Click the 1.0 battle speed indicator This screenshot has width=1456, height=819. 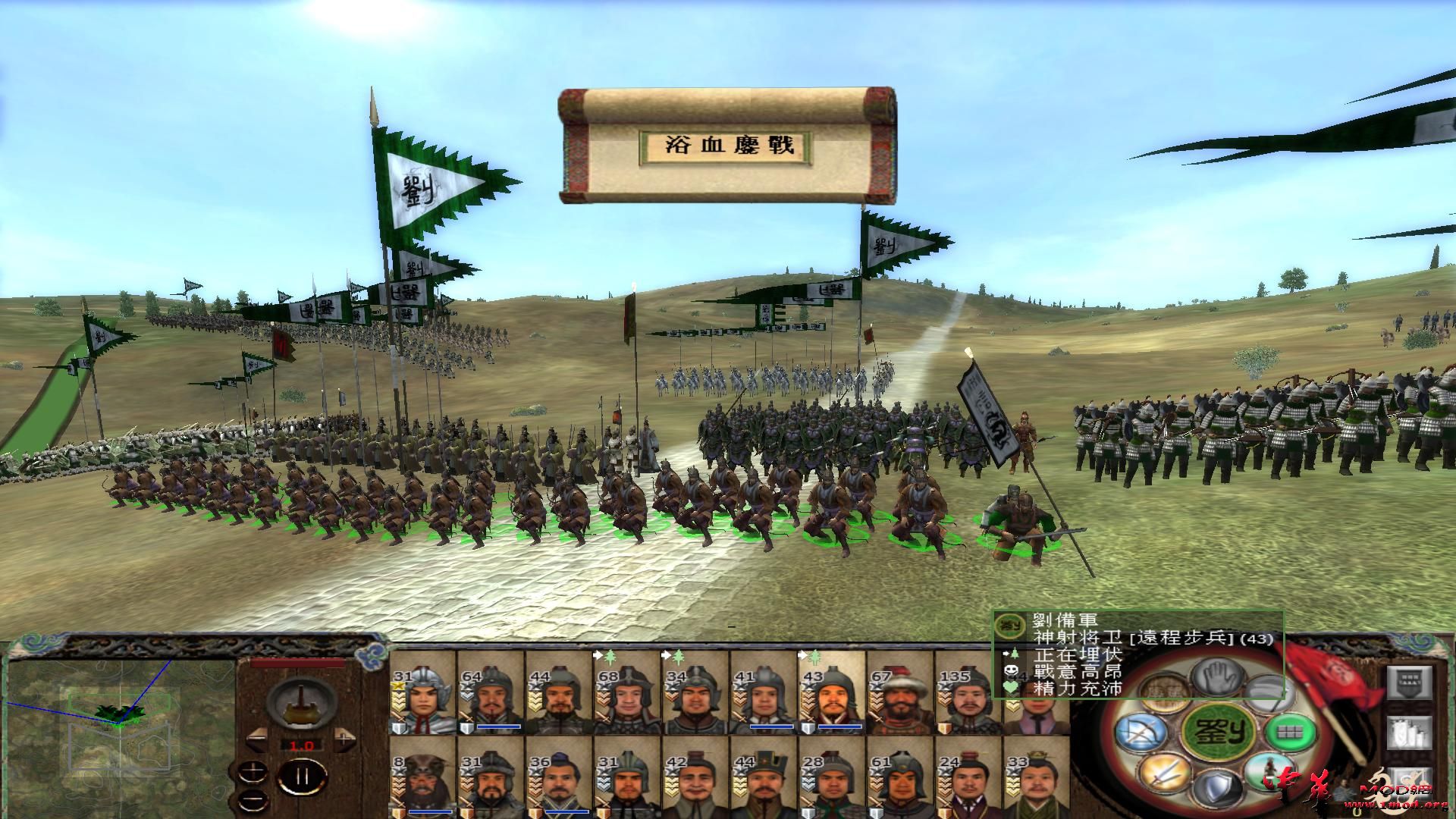pos(302,745)
